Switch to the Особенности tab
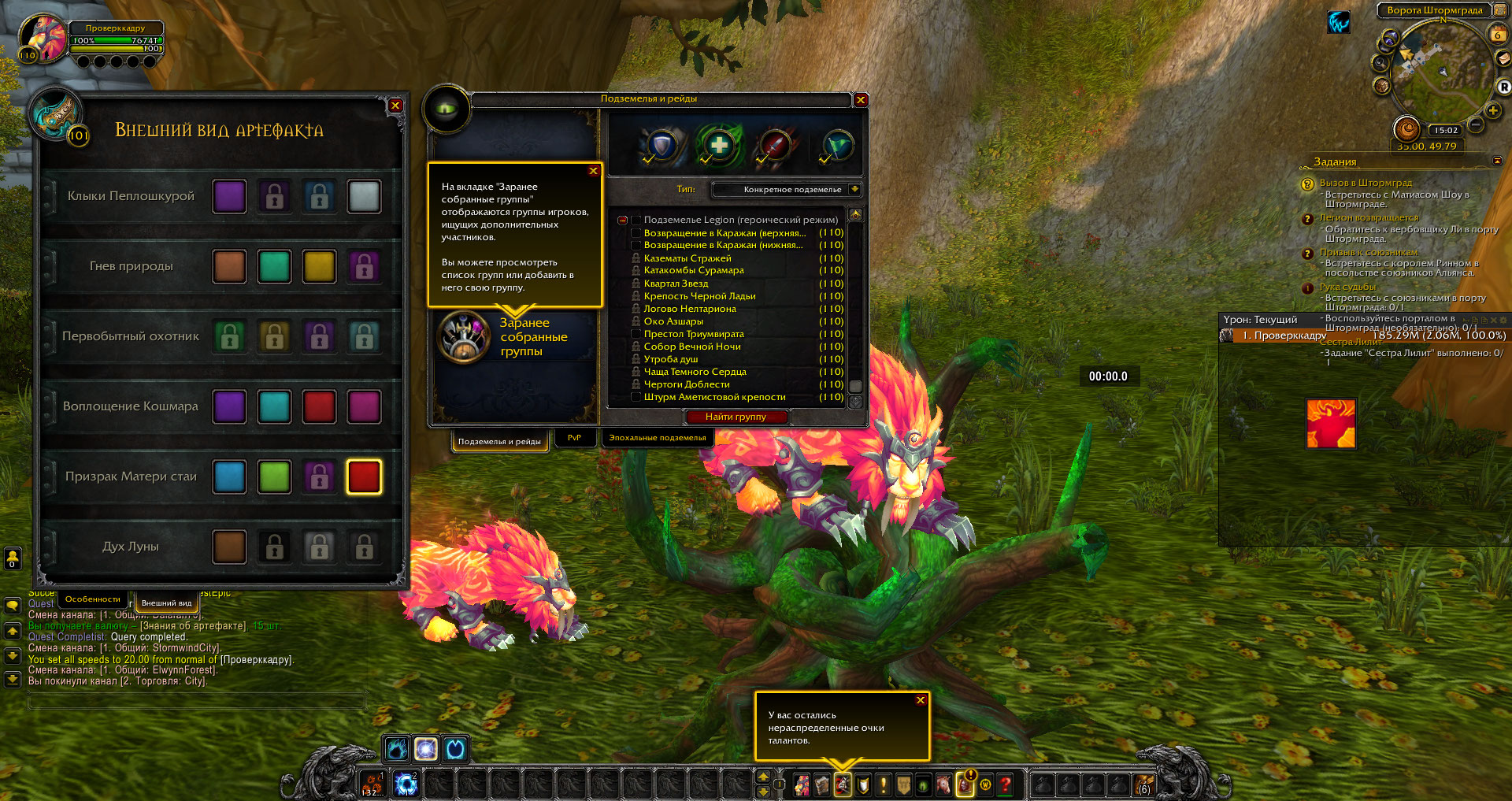 (x=93, y=599)
